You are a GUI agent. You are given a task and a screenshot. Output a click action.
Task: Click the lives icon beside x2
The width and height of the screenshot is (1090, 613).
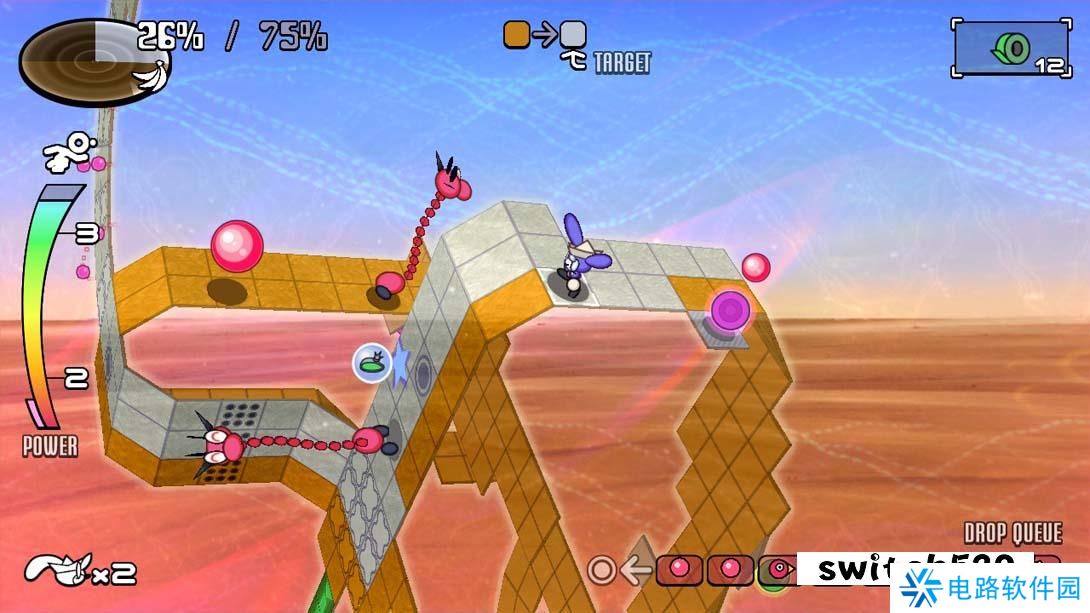tap(60, 570)
